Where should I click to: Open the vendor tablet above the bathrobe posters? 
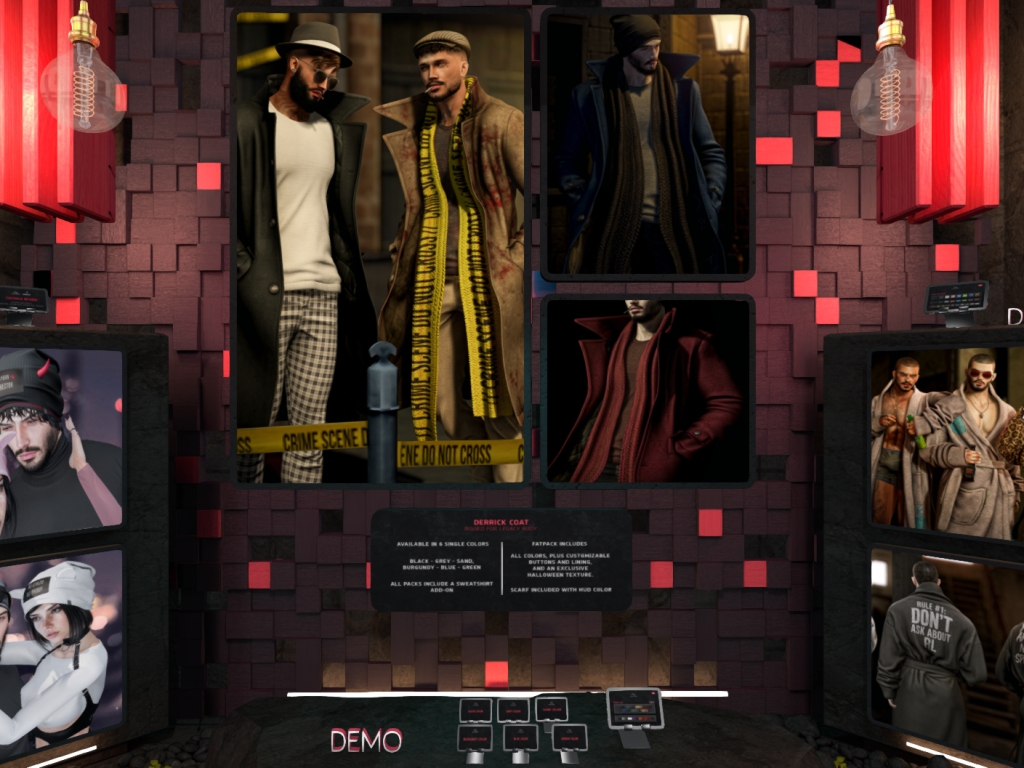957,298
